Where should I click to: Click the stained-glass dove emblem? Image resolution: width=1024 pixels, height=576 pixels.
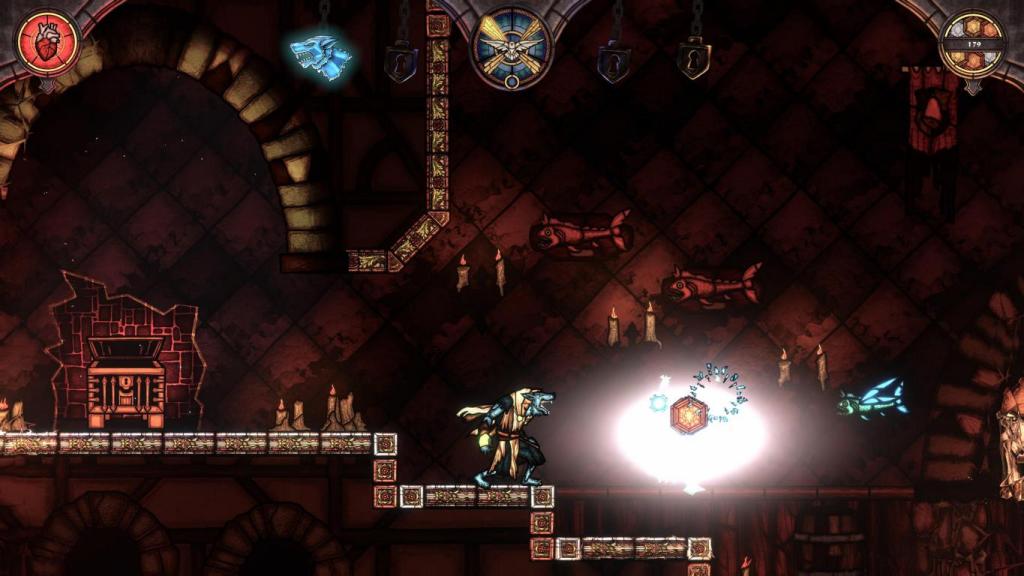click(x=511, y=47)
